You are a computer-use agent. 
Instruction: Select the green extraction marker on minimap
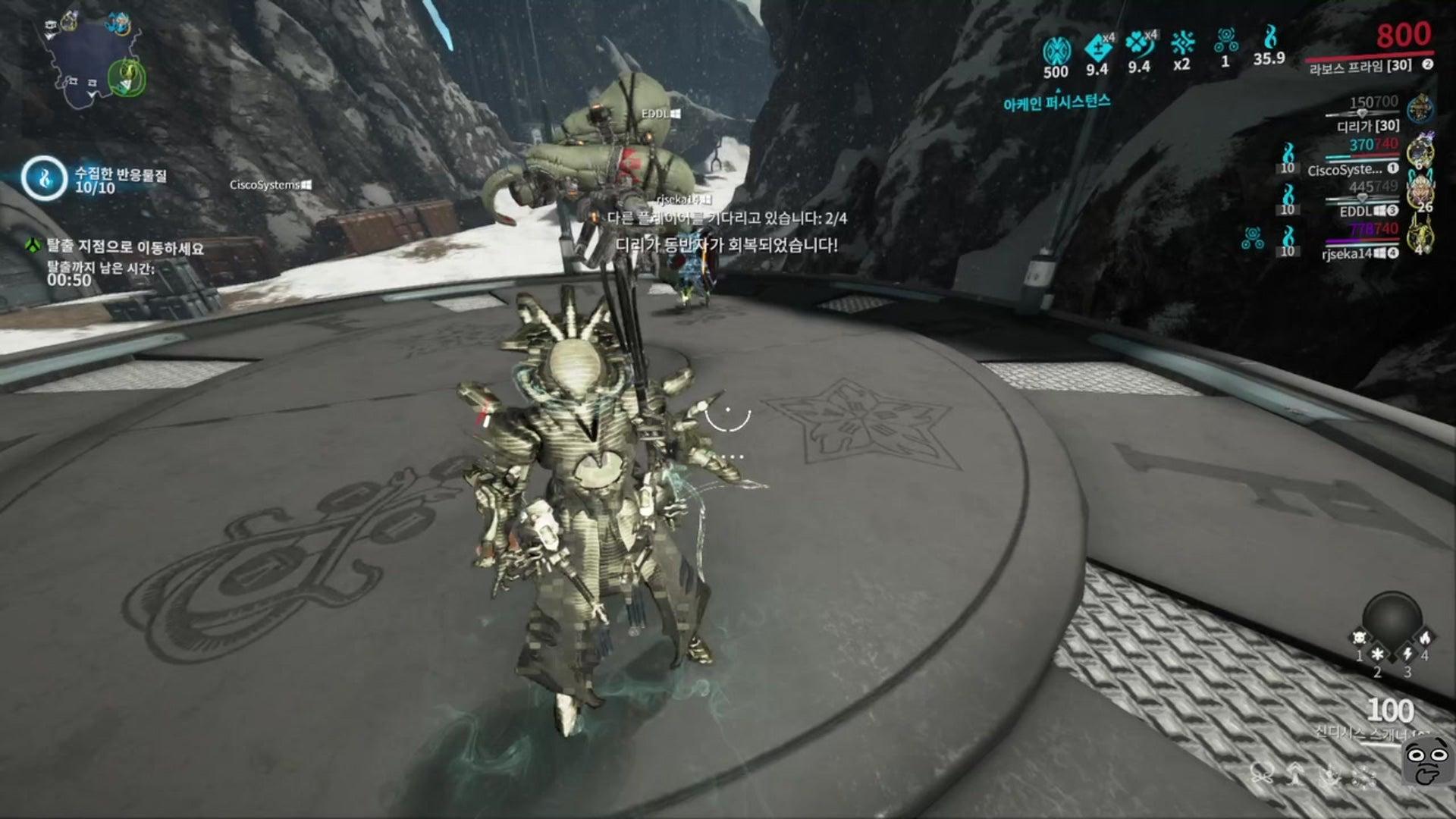pyautogui.click(x=127, y=76)
